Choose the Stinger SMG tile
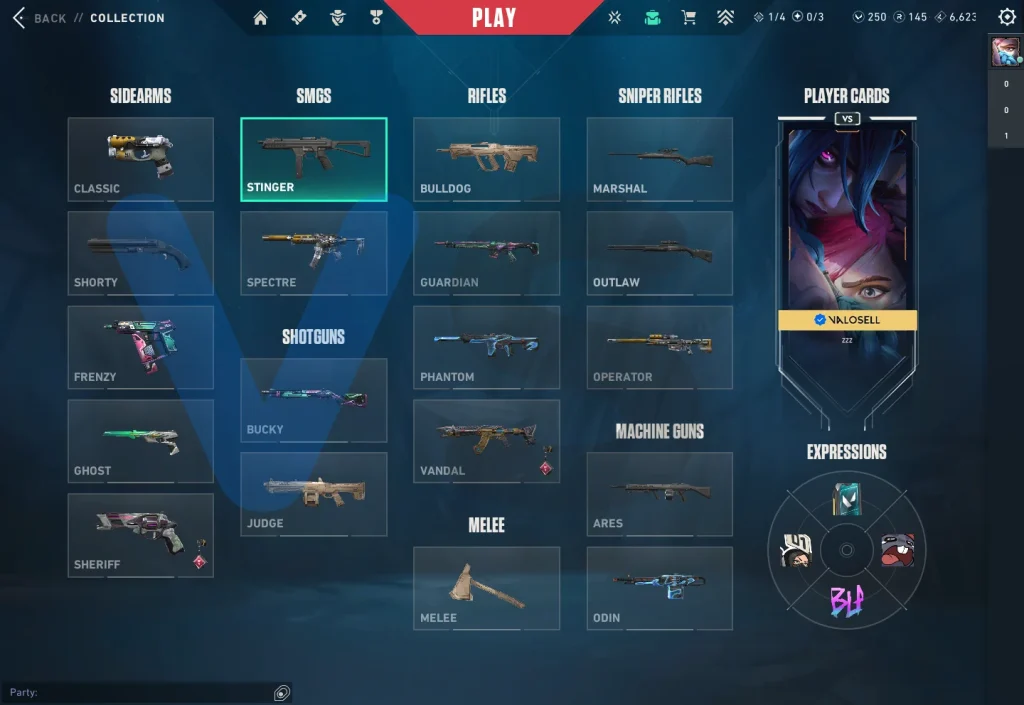 pos(313,159)
